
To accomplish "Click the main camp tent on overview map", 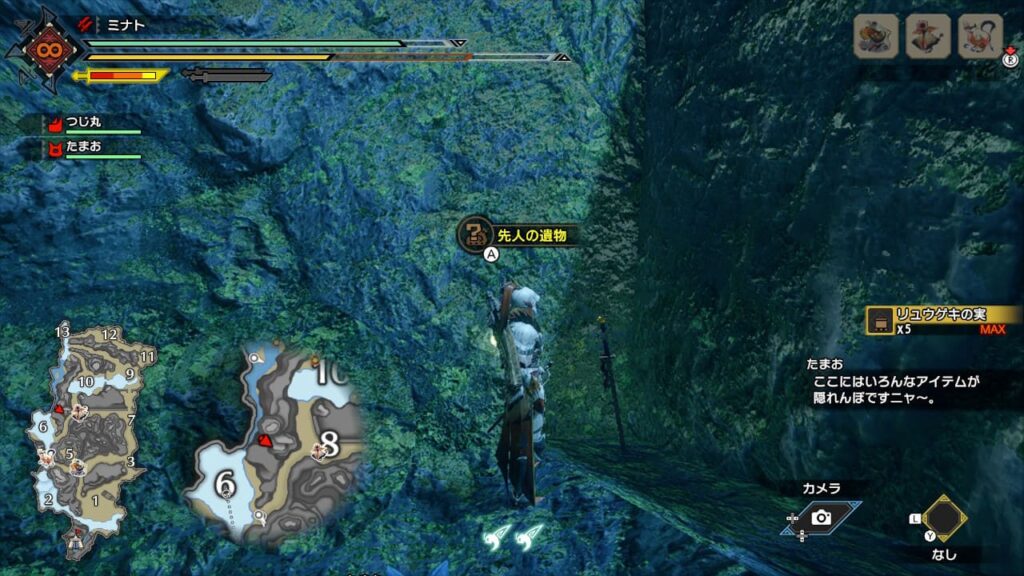I will tap(76, 543).
